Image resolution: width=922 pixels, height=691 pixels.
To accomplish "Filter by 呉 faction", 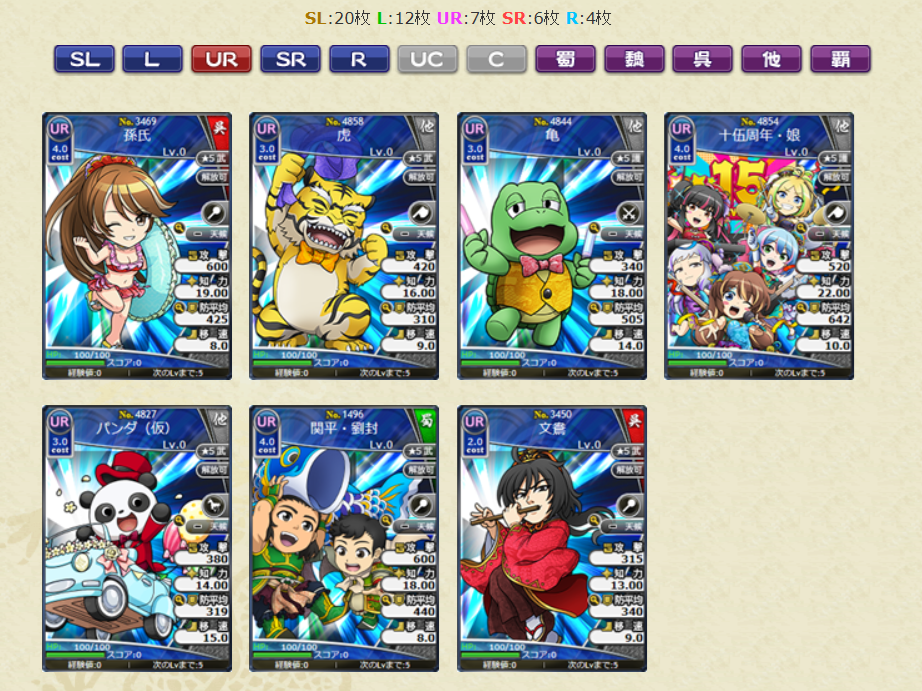I will pyautogui.click(x=702, y=59).
